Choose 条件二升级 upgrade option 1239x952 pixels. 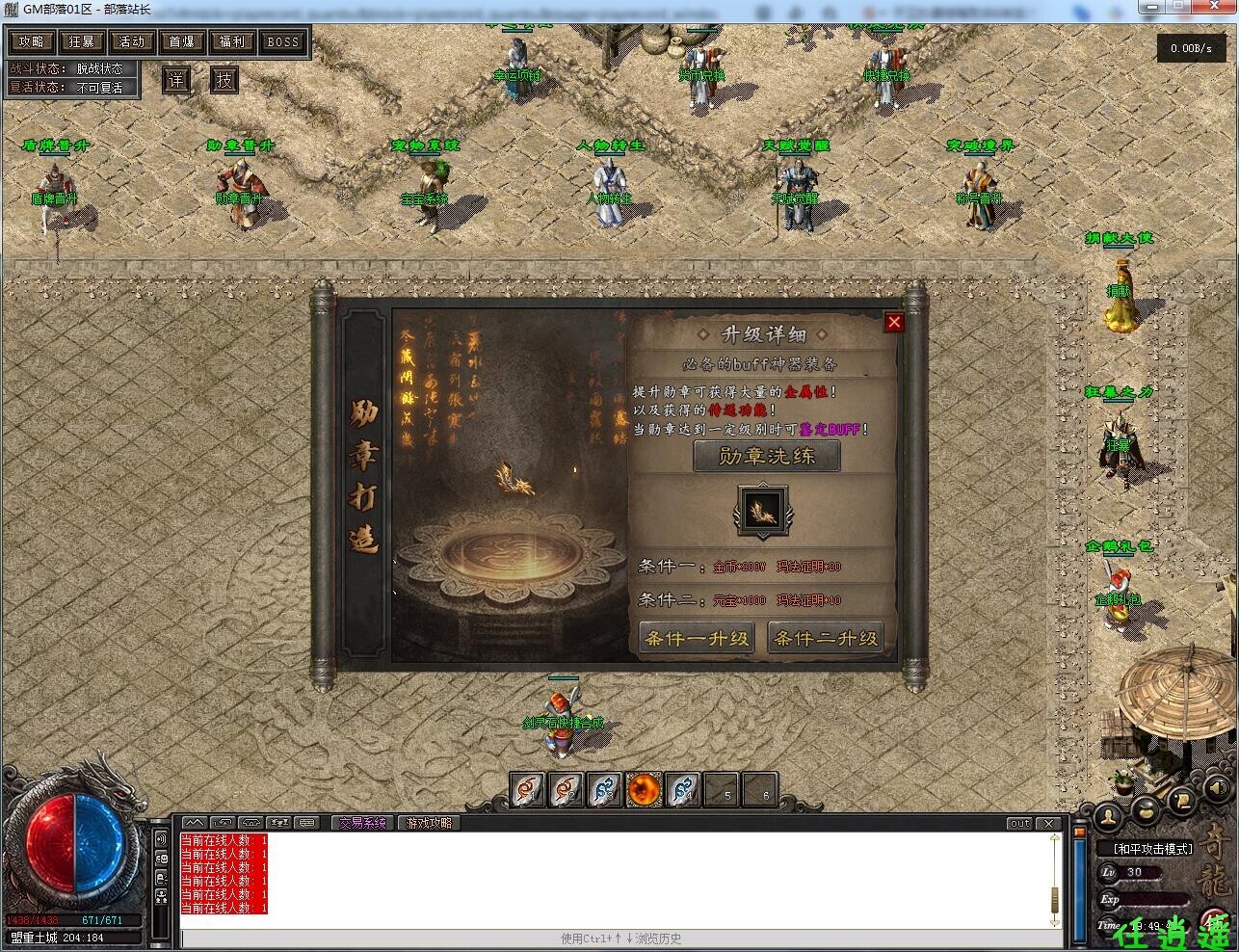click(826, 638)
